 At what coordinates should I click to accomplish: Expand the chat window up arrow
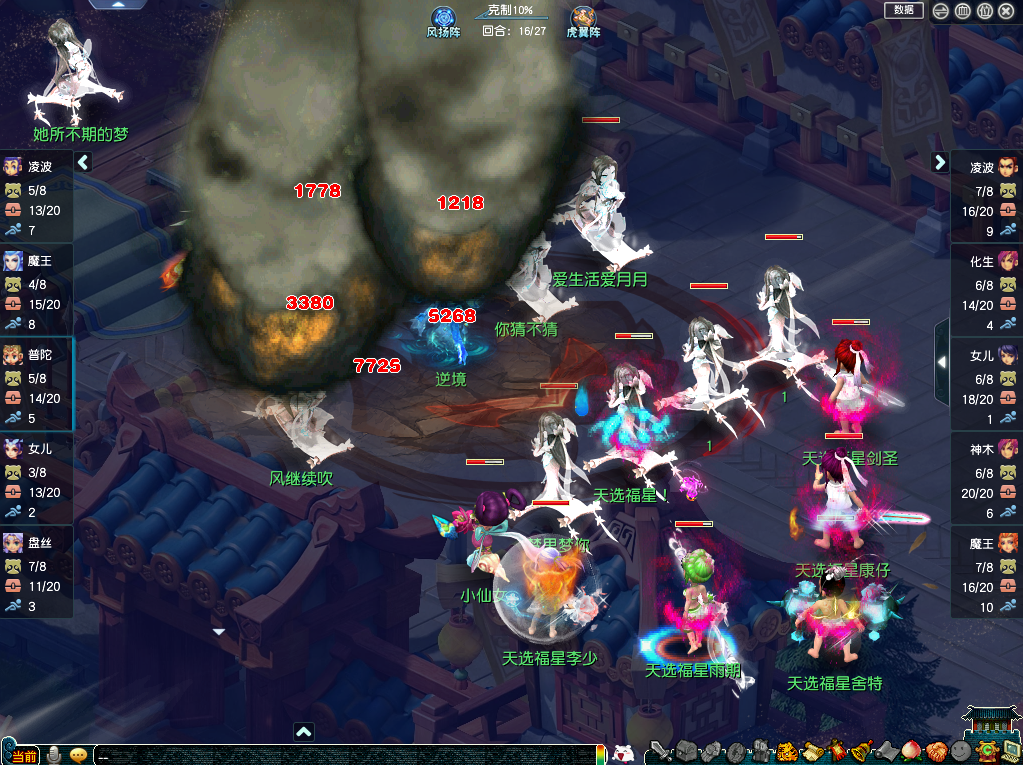pyautogui.click(x=304, y=731)
